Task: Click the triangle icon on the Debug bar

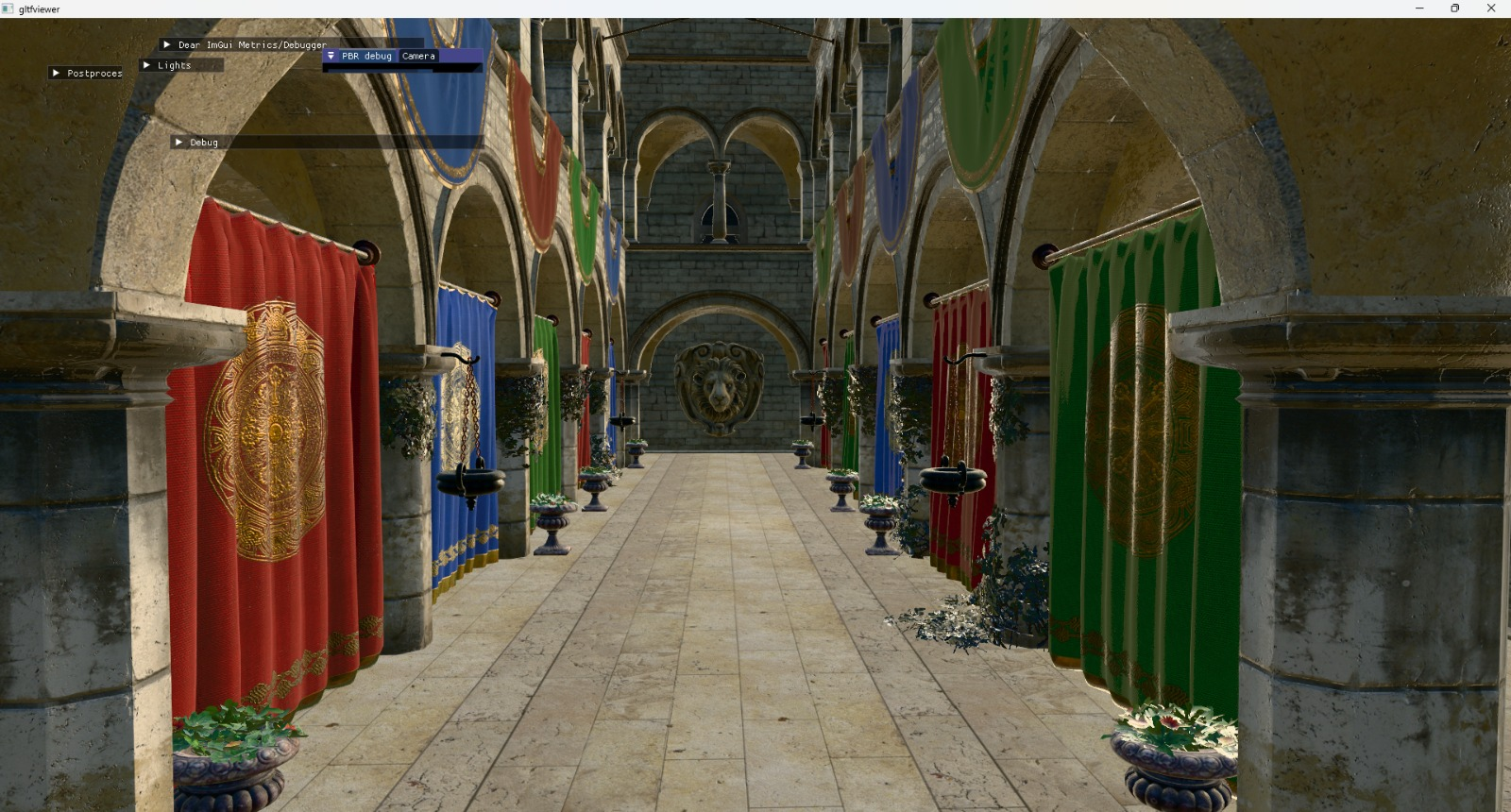Action: click(x=178, y=142)
